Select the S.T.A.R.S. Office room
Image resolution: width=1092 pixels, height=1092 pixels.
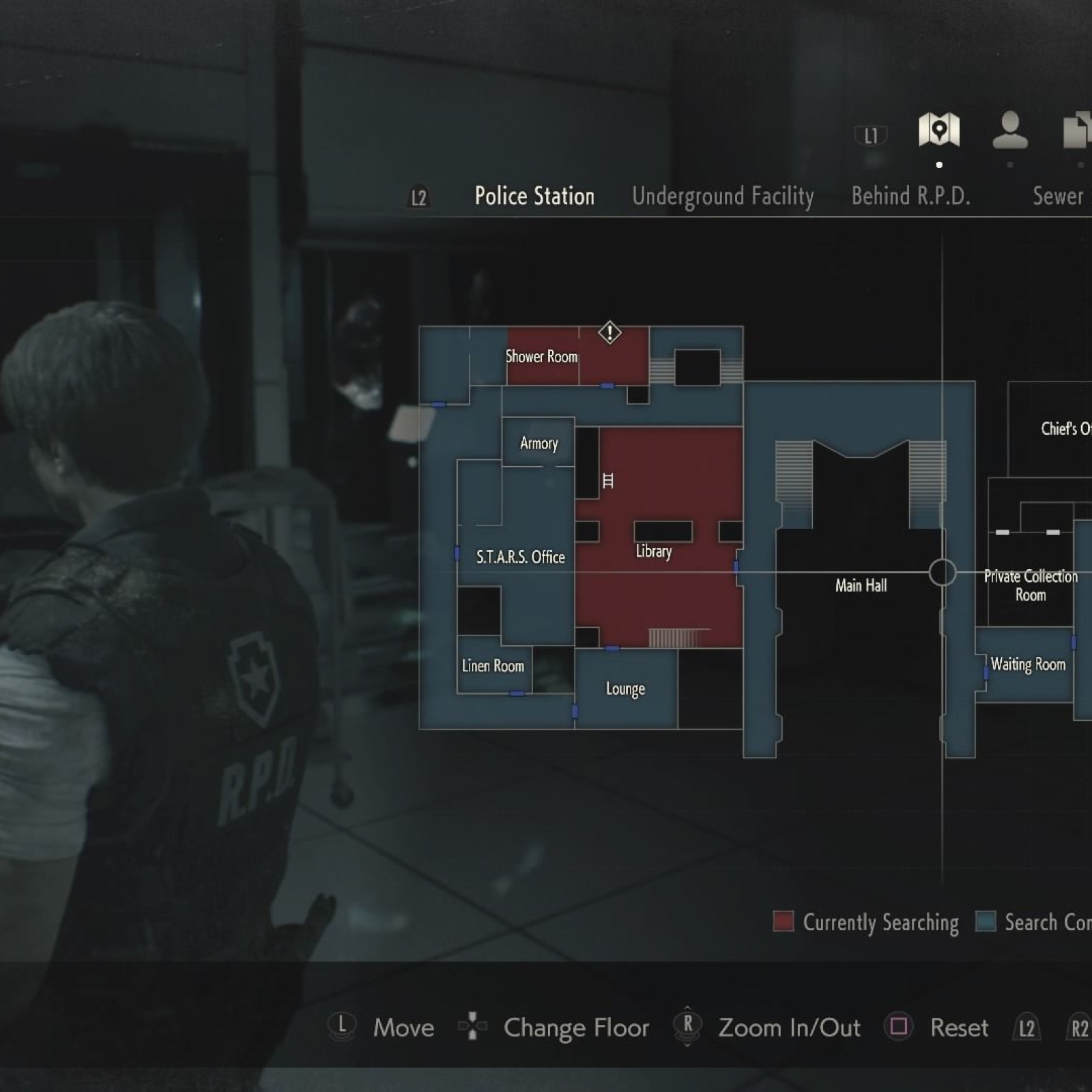[x=520, y=558]
